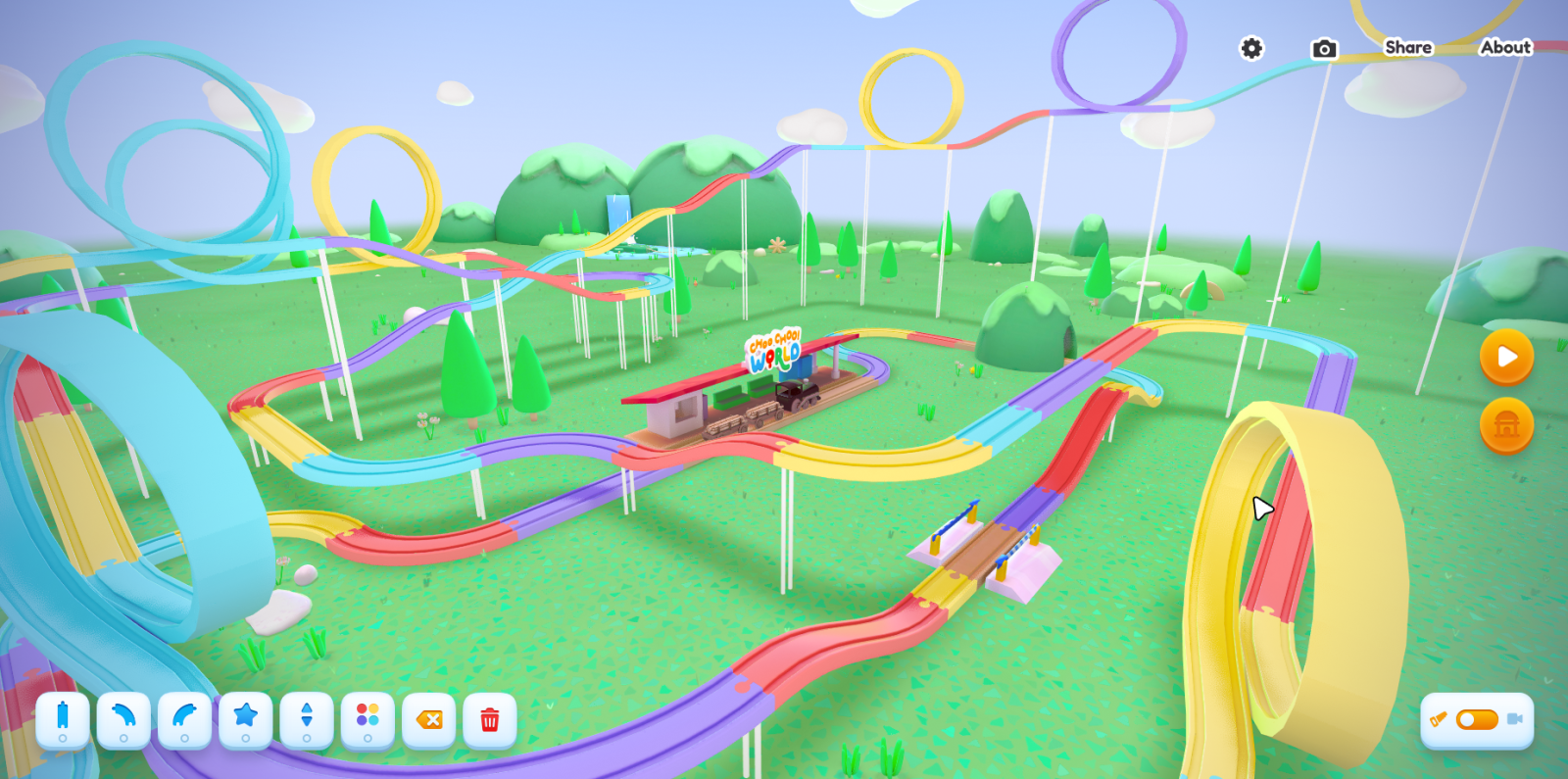Image resolution: width=1568 pixels, height=779 pixels.
Task: Open the About page
Action: pos(1505,47)
